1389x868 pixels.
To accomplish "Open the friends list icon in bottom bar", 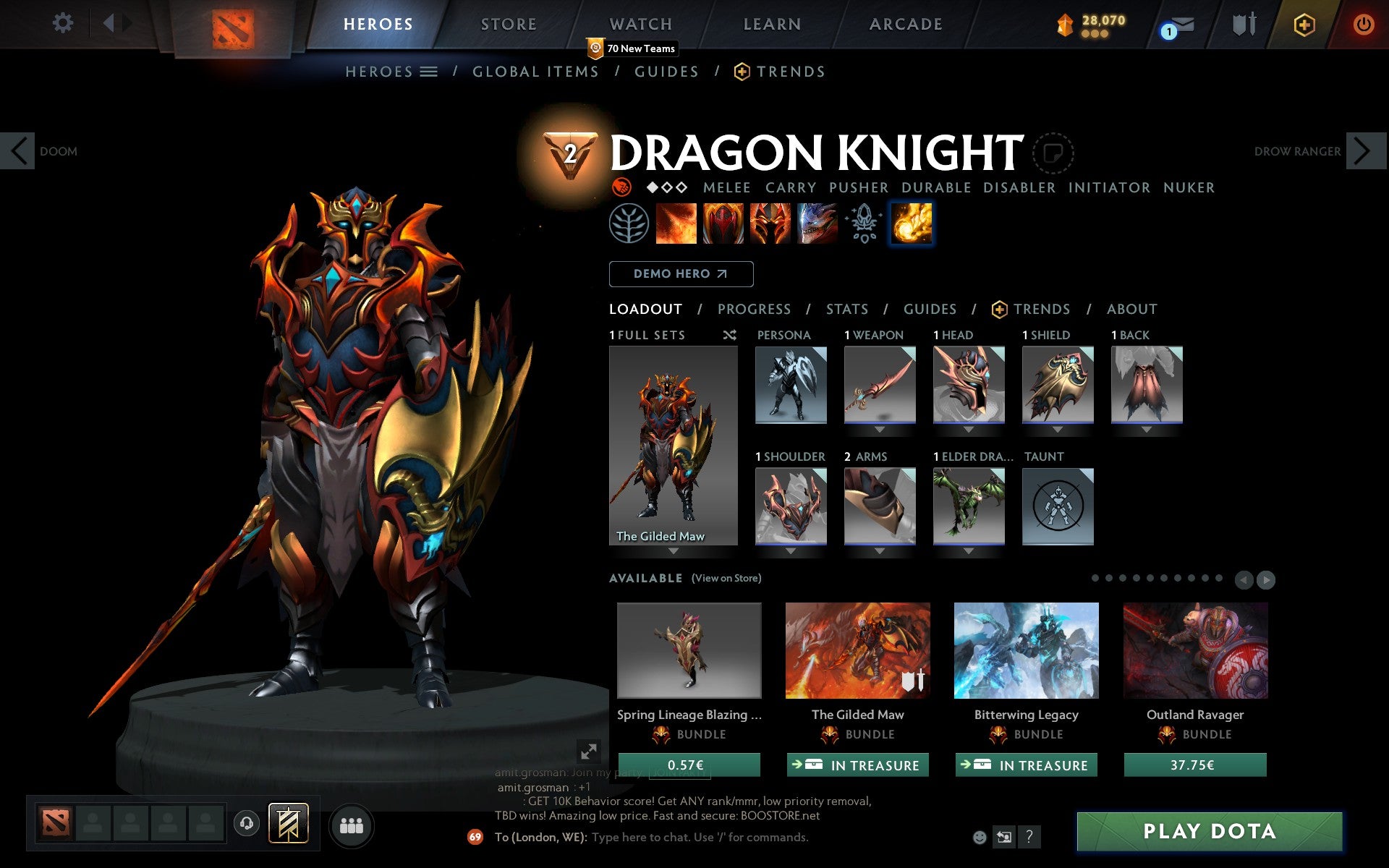I will click(352, 823).
